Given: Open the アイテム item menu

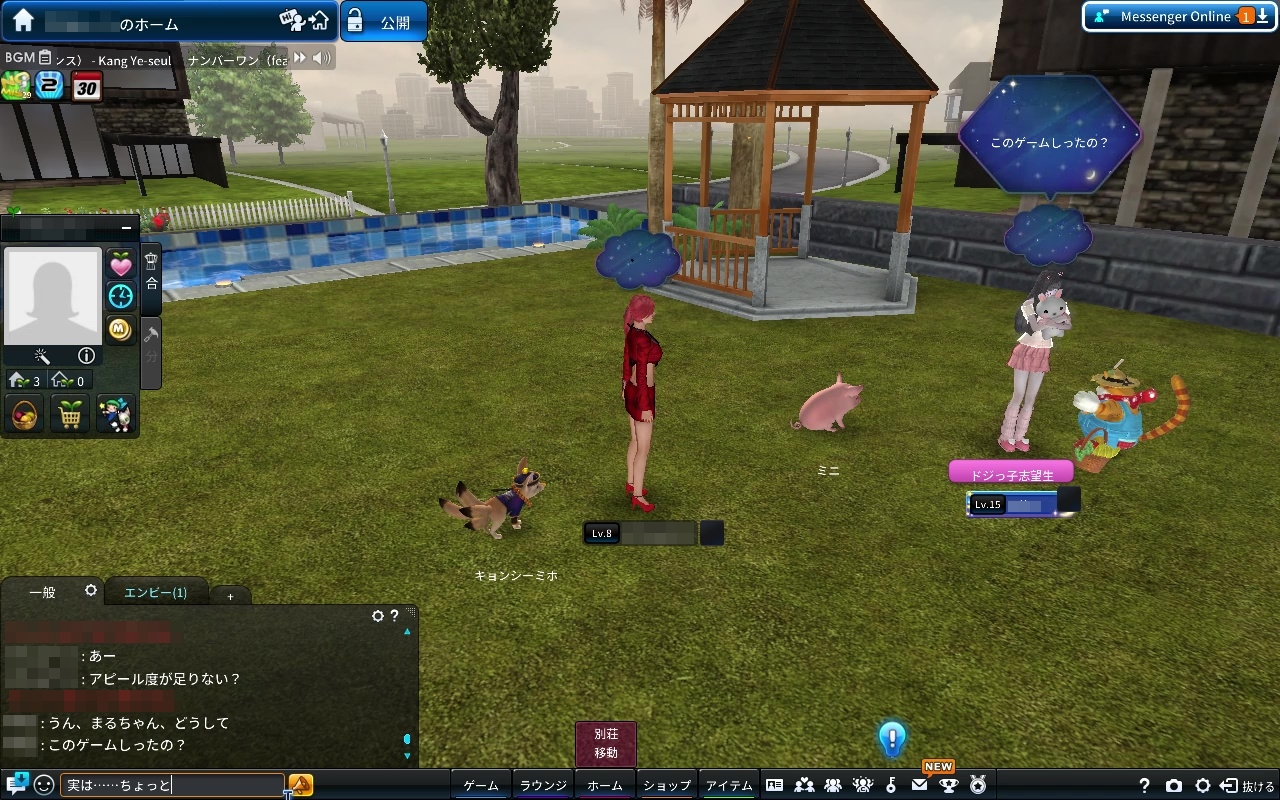Looking at the screenshot, I should pos(729,786).
